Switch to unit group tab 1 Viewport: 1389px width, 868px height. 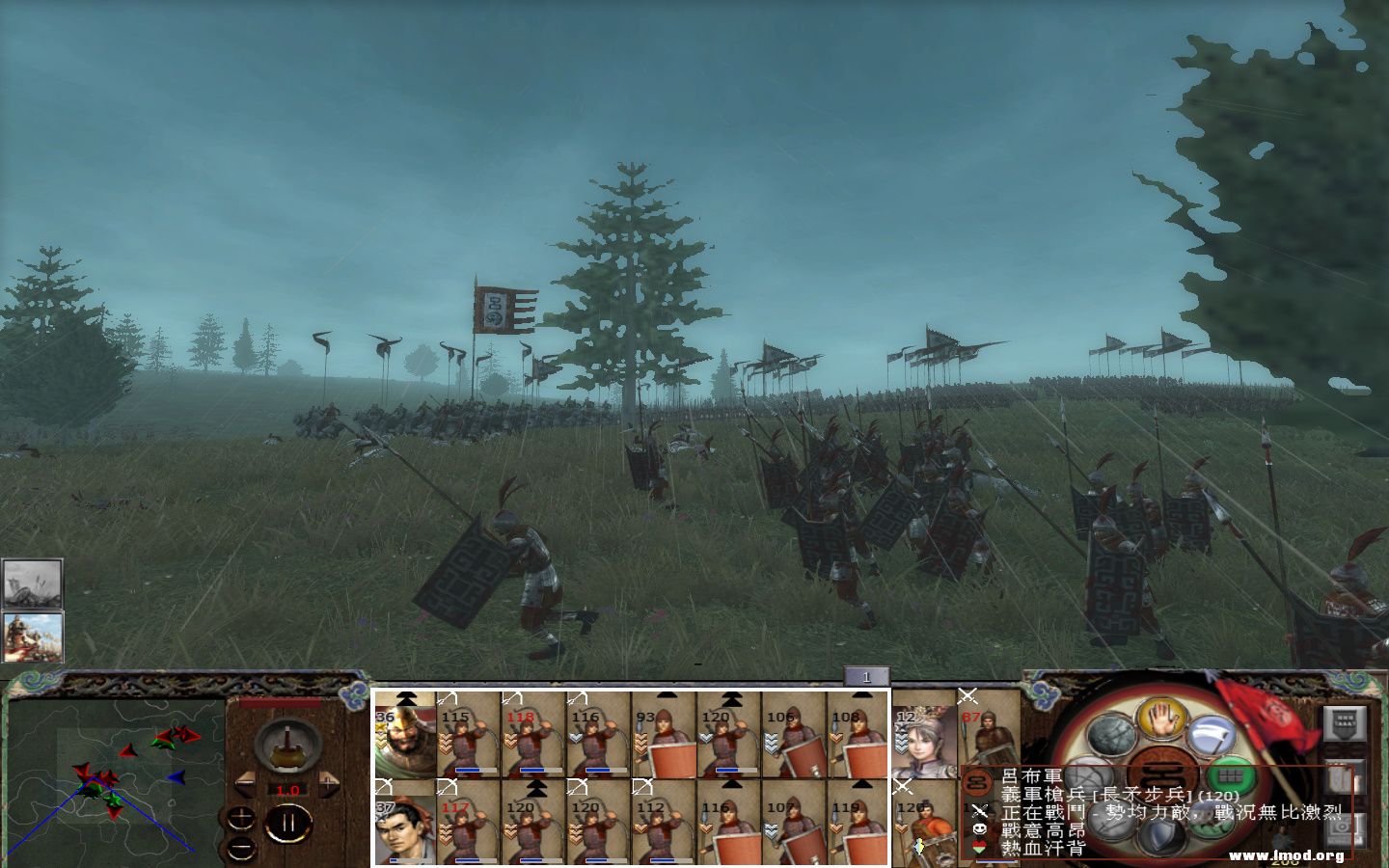click(869, 678)
